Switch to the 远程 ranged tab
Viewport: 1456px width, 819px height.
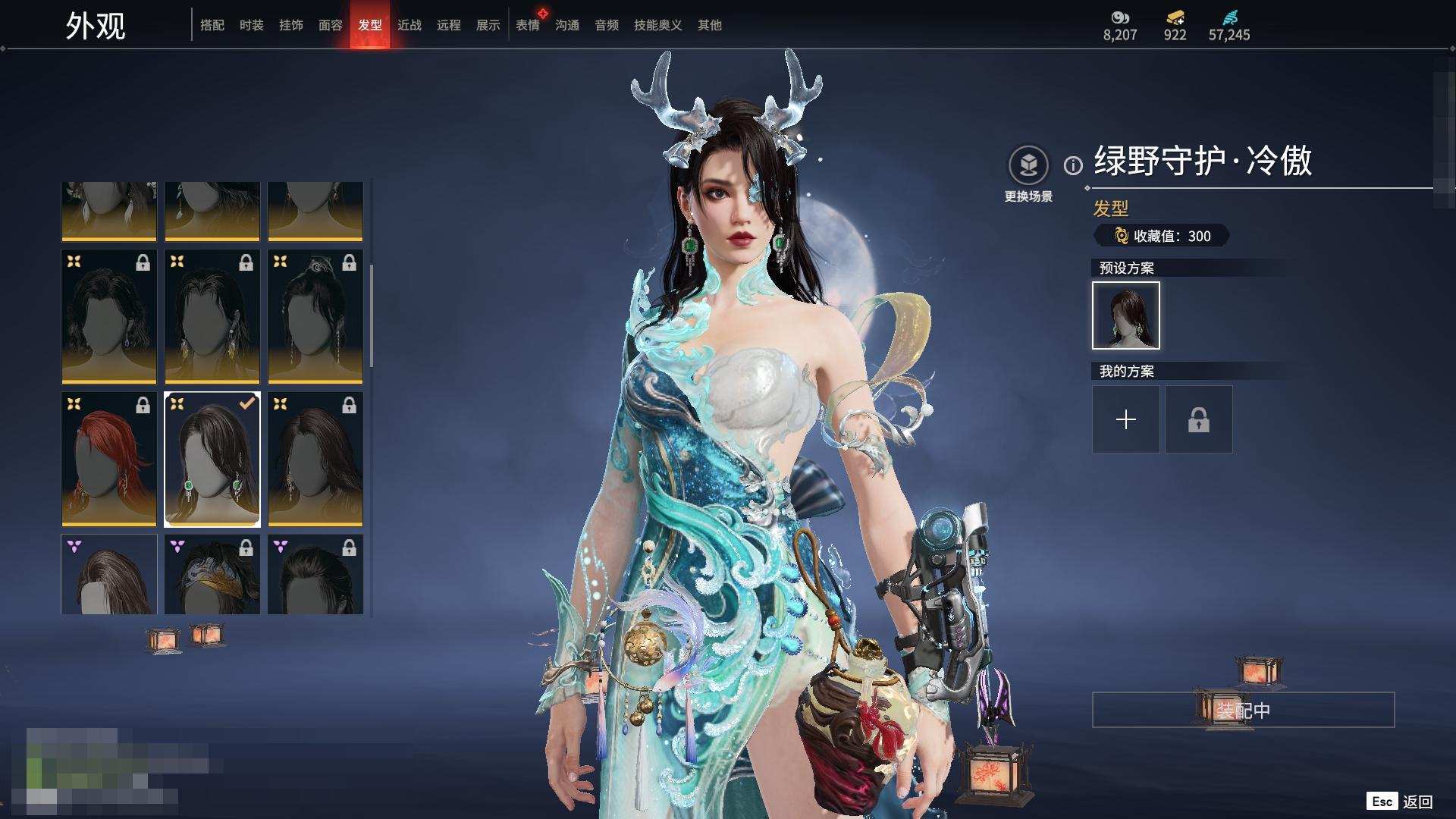pyautogui.click(x=448, y=25)
